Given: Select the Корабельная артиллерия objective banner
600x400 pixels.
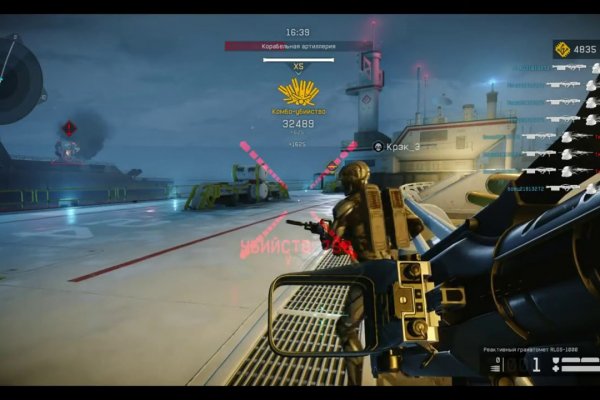Looking at the screenshot, I should click(x=298, y=46).
